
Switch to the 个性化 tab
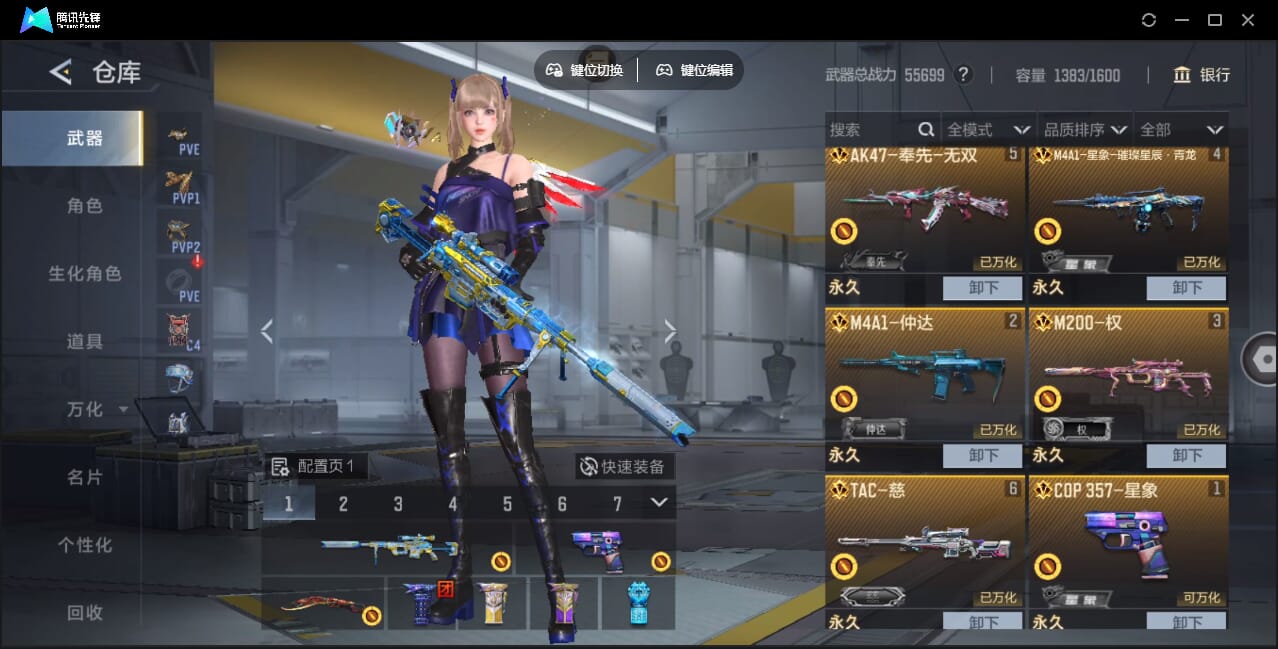[x=84, y=545]
